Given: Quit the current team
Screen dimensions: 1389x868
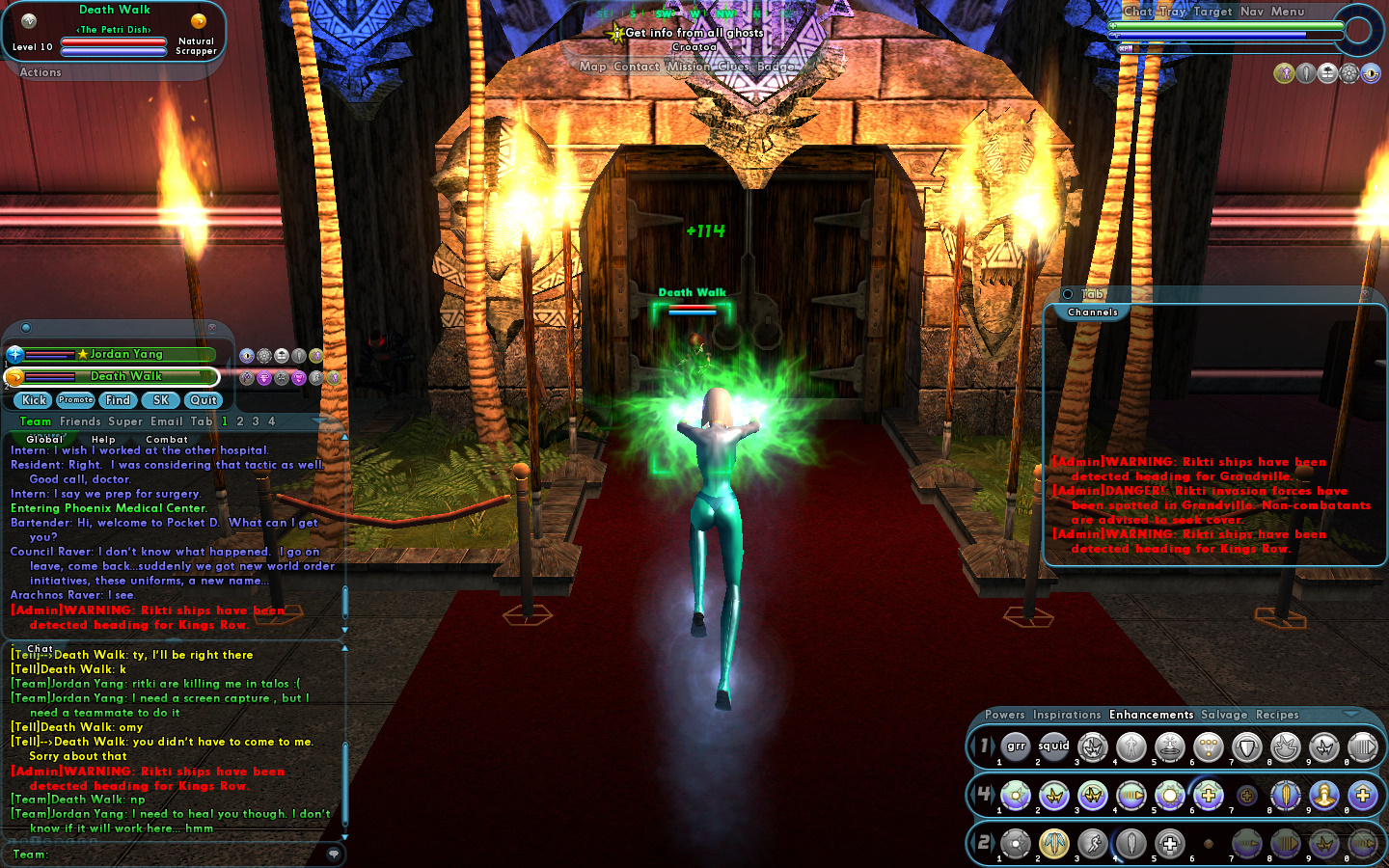Looking at the screenshot, I should 204,400.
